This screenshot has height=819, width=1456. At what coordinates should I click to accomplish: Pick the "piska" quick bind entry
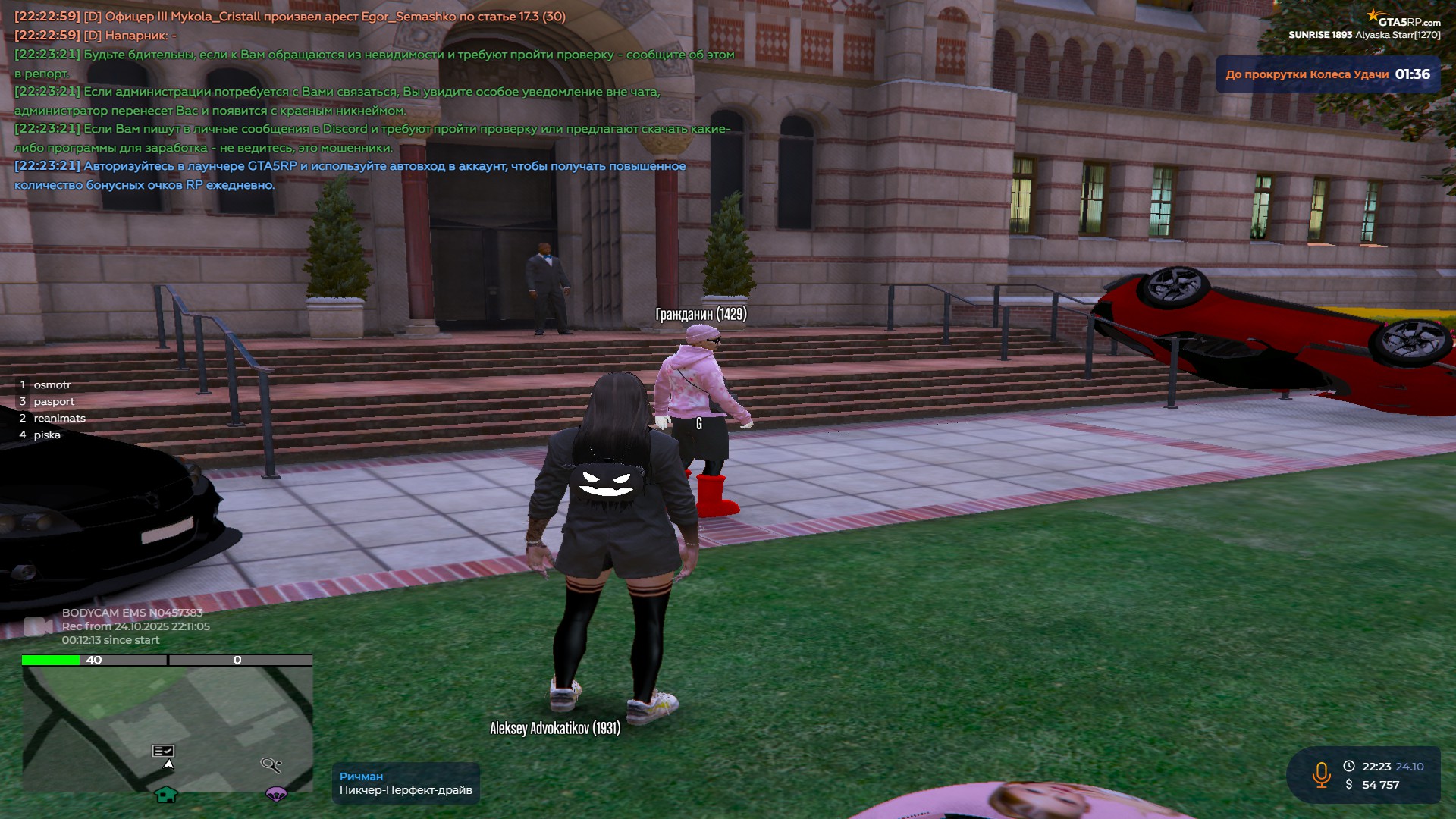(47, 435)
